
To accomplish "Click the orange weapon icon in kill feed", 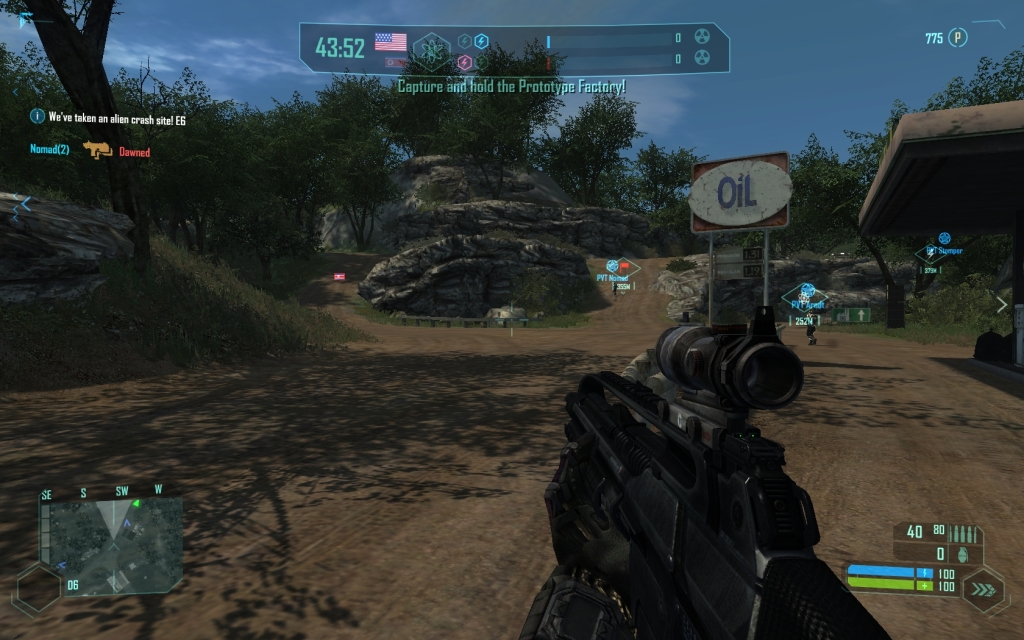I will tap(97, 151).
